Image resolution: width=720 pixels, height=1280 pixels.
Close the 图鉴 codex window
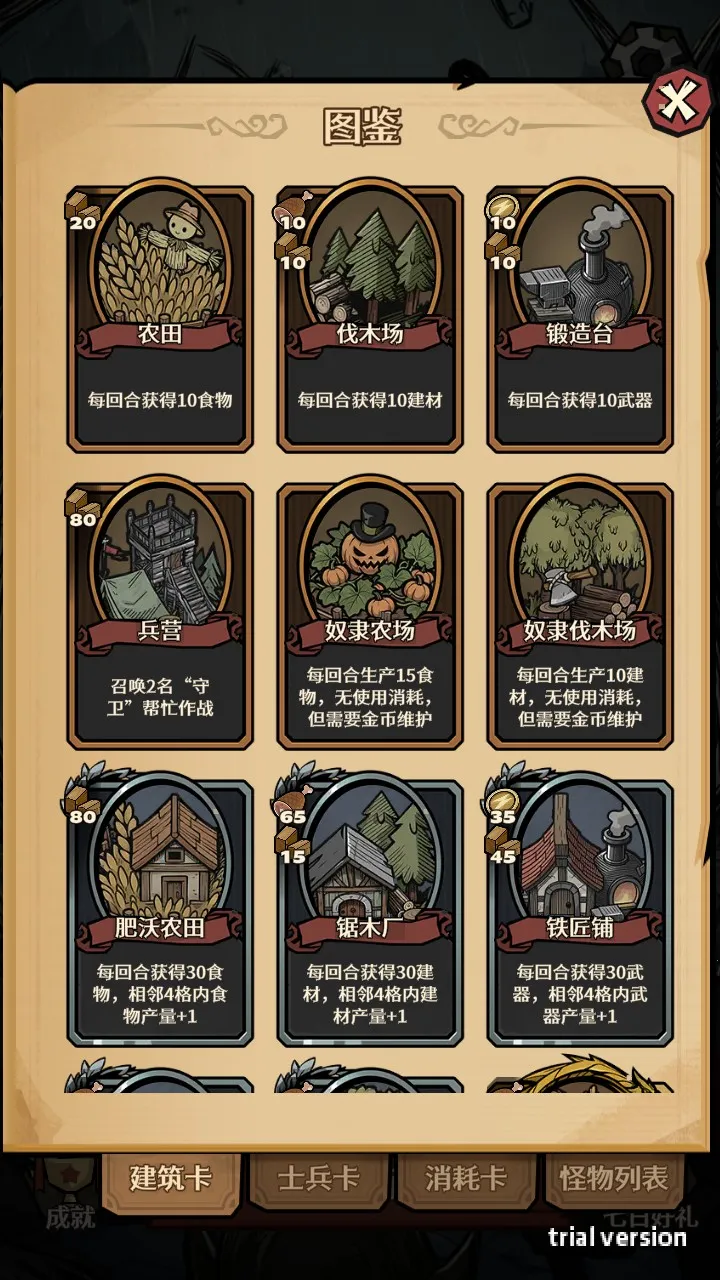tap(677, 101)
